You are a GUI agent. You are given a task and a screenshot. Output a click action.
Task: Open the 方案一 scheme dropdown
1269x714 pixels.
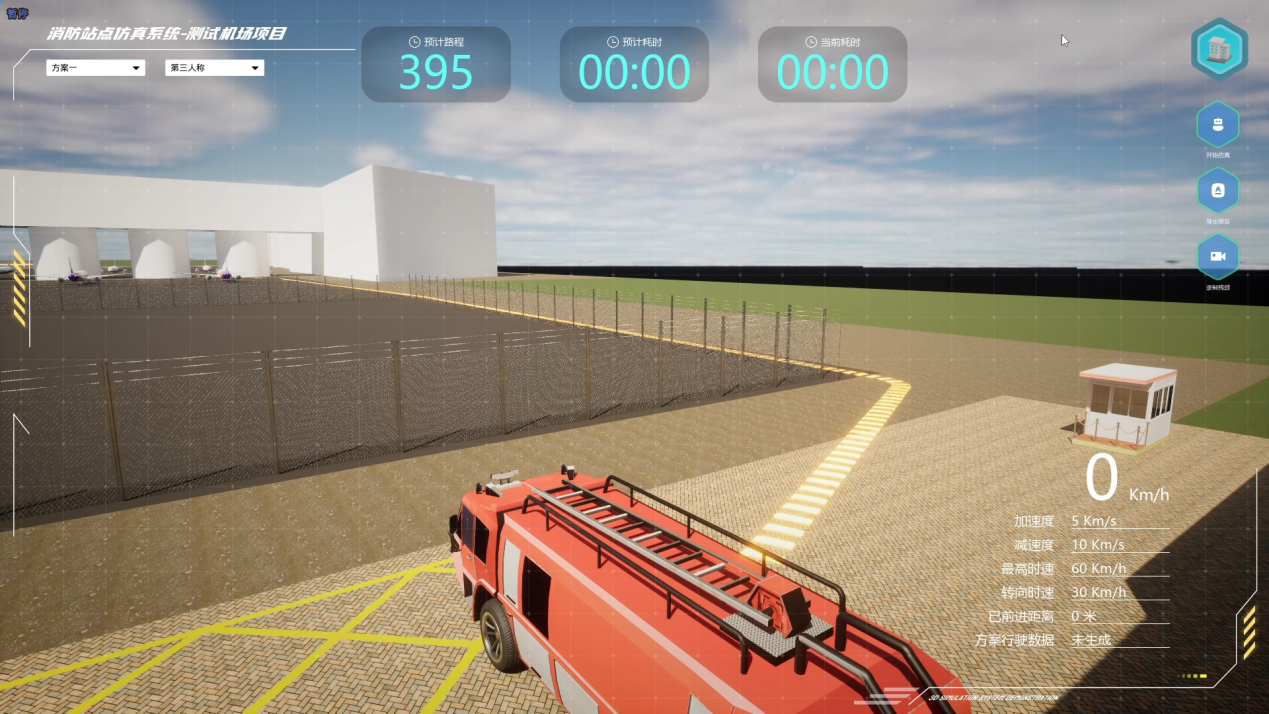[95, 68]
